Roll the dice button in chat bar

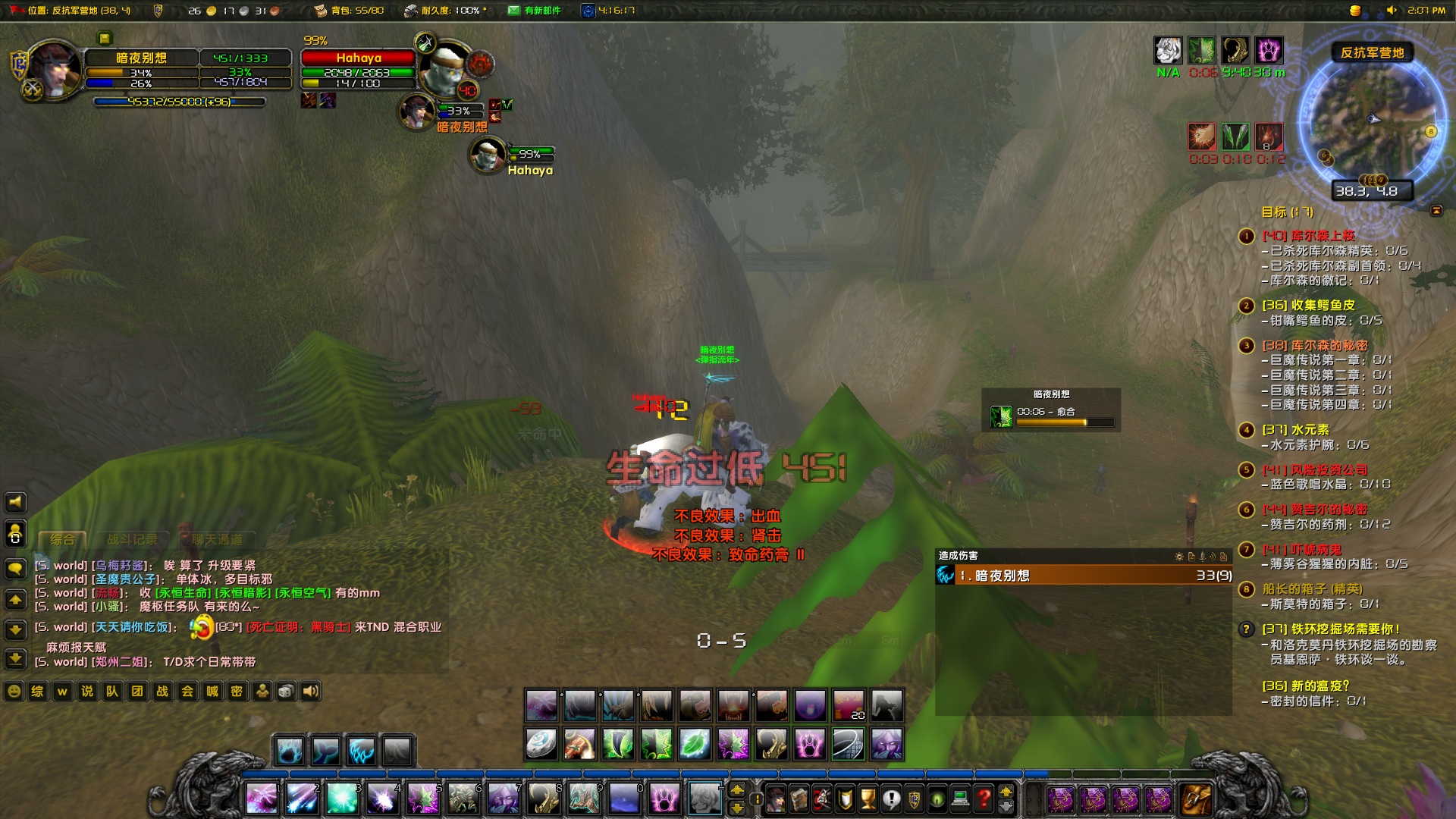click(286, 692)
